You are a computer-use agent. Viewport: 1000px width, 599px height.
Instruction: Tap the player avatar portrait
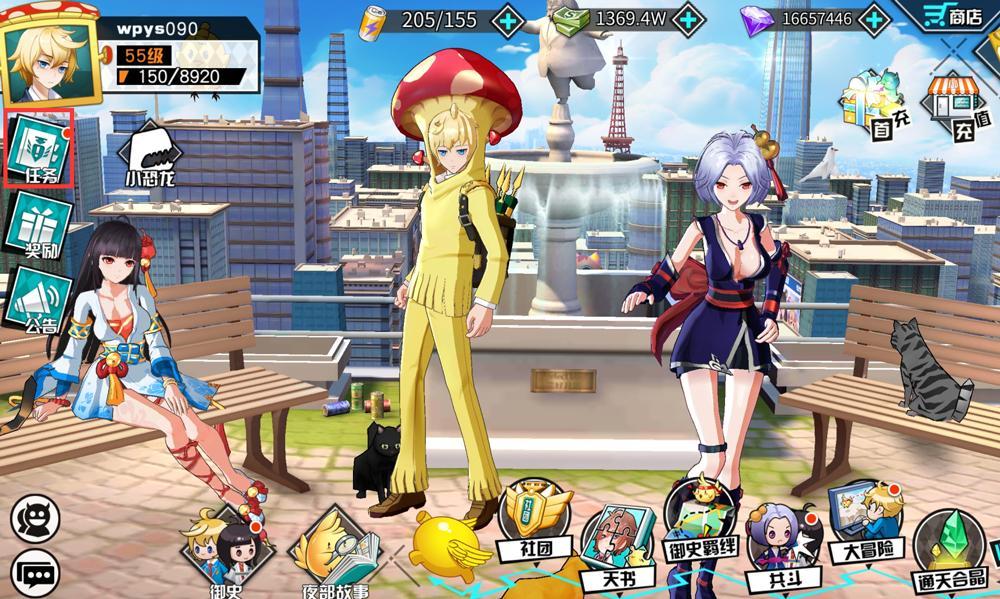[x=51, y=62]
